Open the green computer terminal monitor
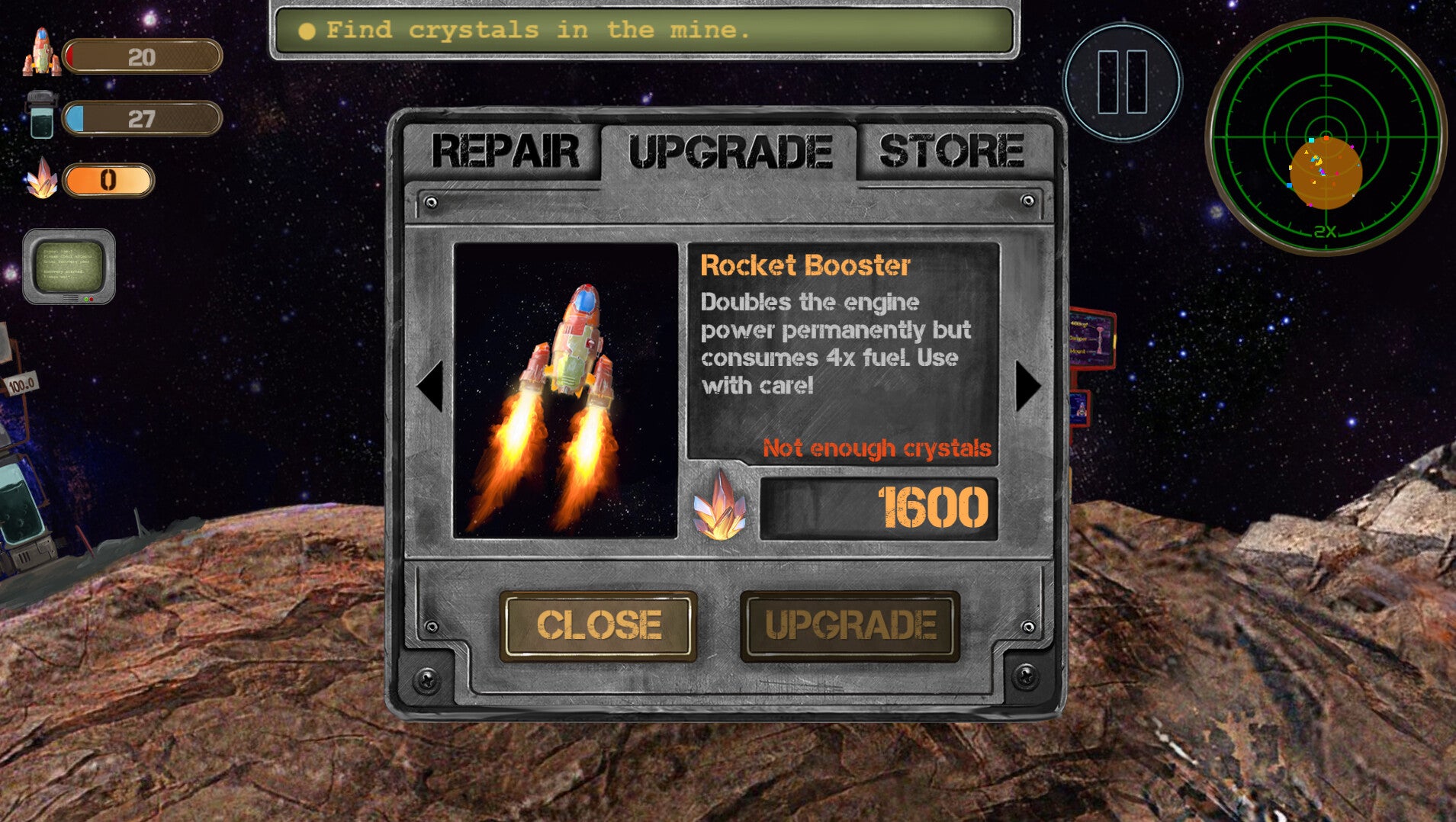The image size is (1456, 822). click(x=69, y=267)
